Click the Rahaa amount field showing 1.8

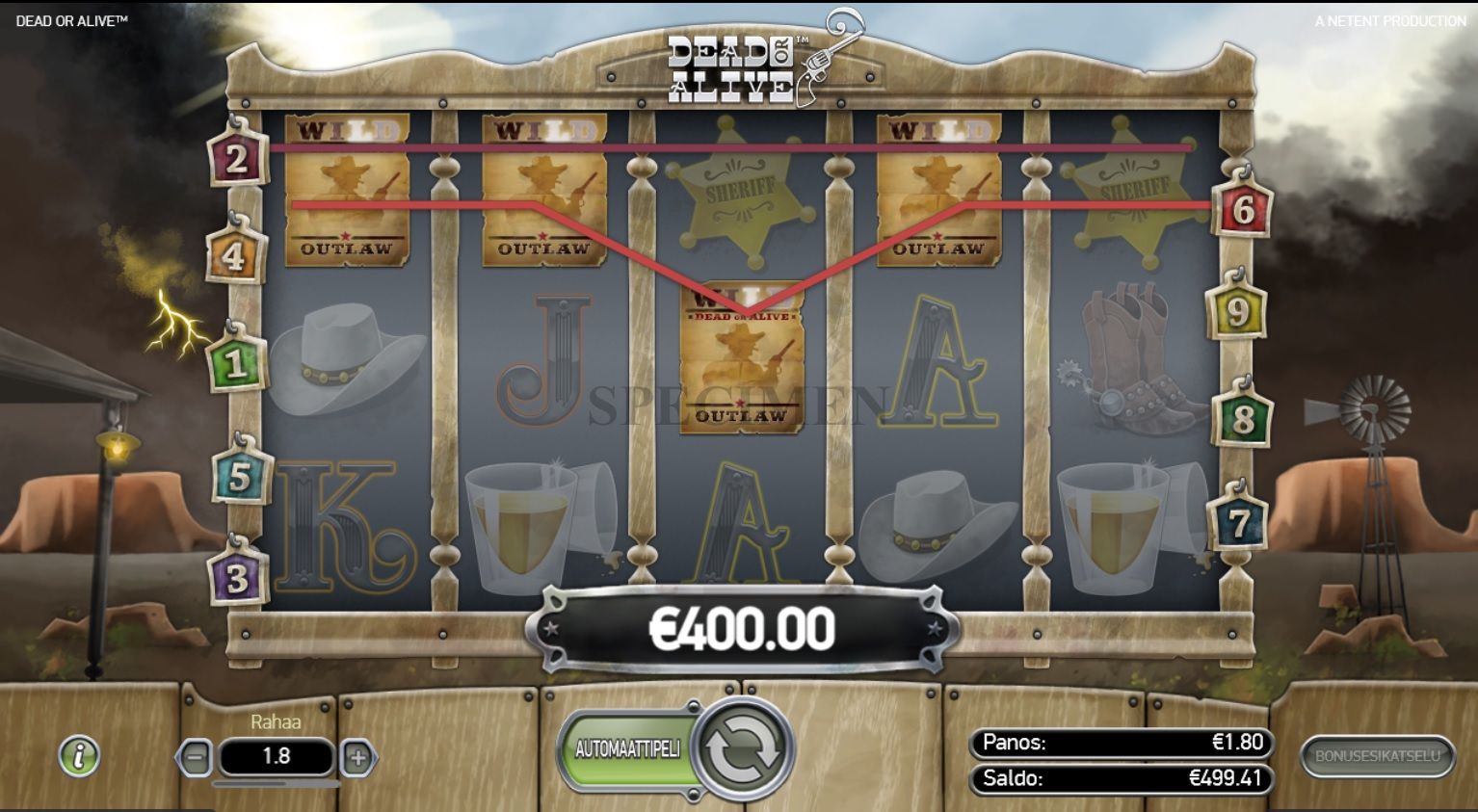click(276, 757)
